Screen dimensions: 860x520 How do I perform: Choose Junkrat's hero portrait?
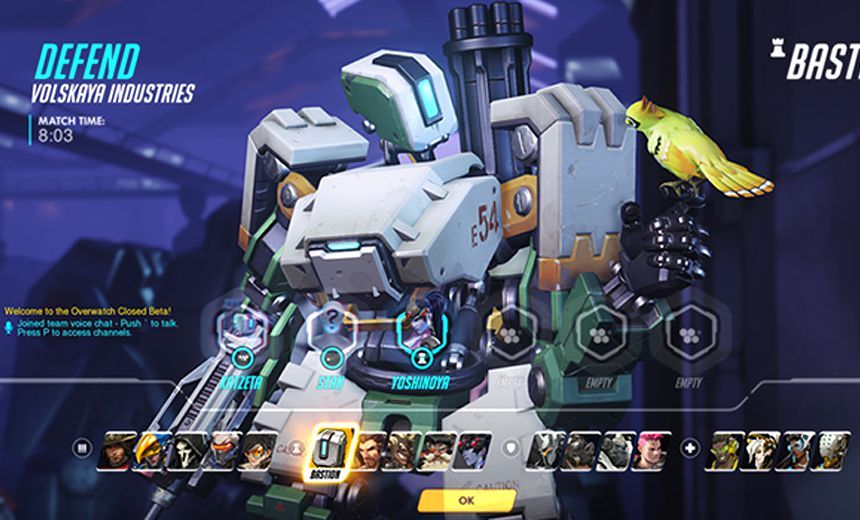pyautogui.click(x=403, y=451)
